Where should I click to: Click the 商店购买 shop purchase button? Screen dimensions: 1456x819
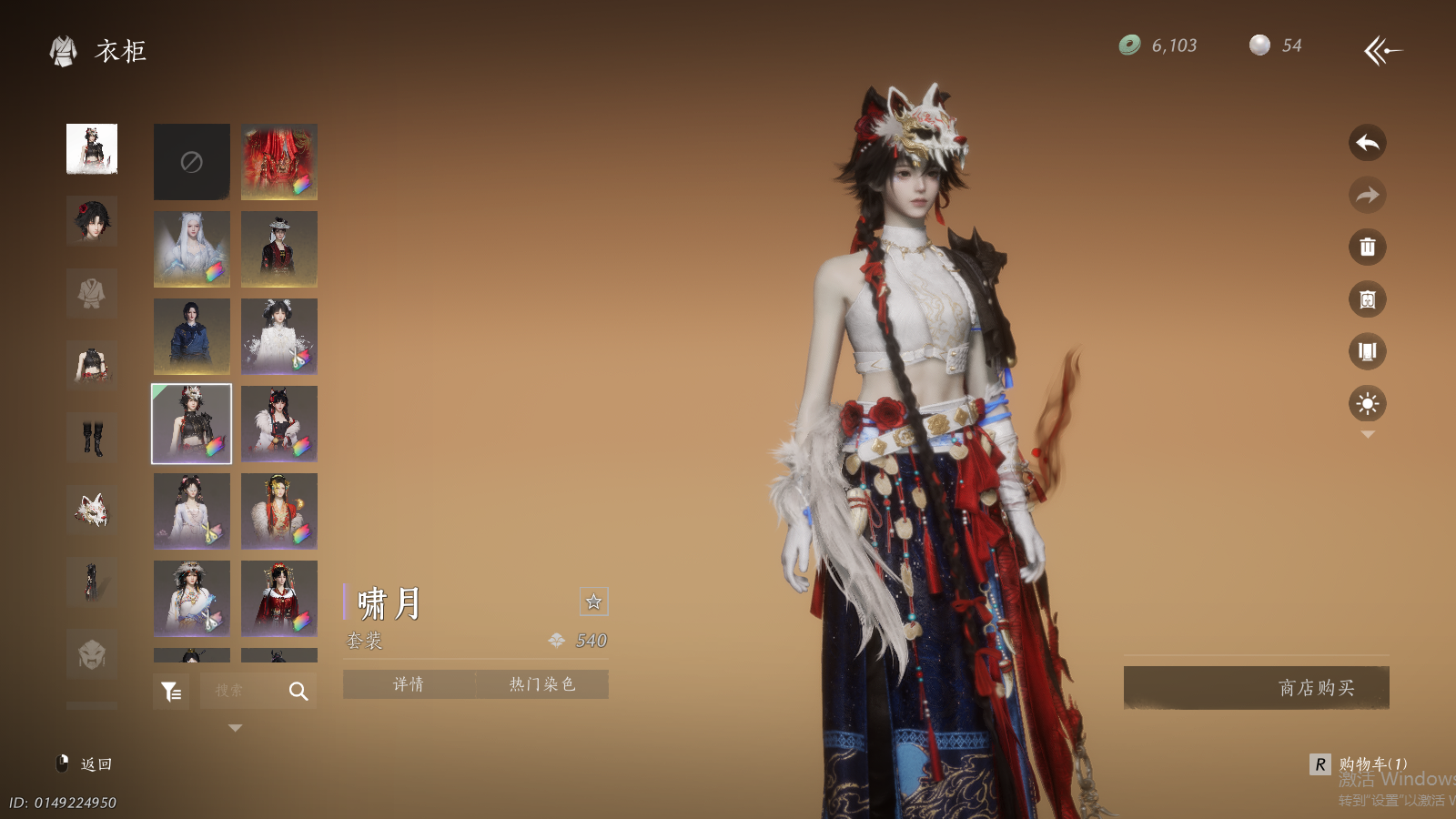click(1256, 687)
